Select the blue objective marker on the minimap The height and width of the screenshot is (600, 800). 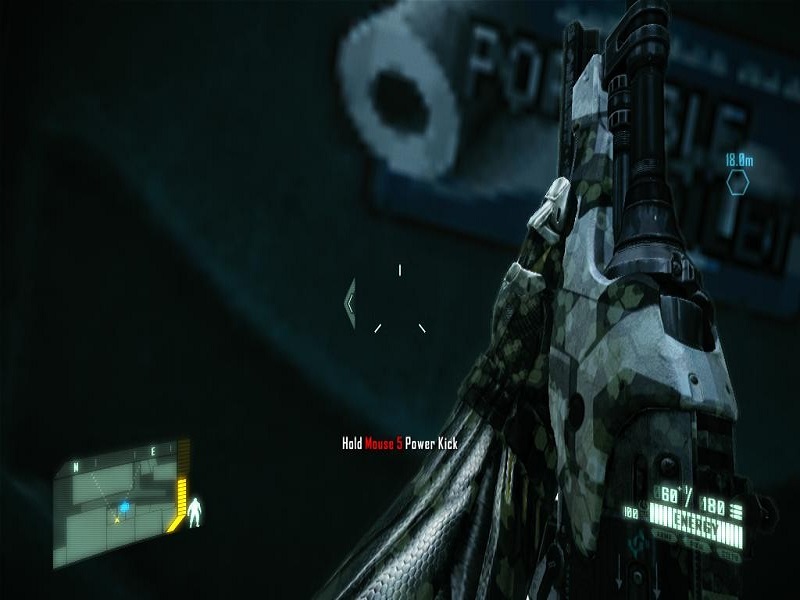click(123, 507)
